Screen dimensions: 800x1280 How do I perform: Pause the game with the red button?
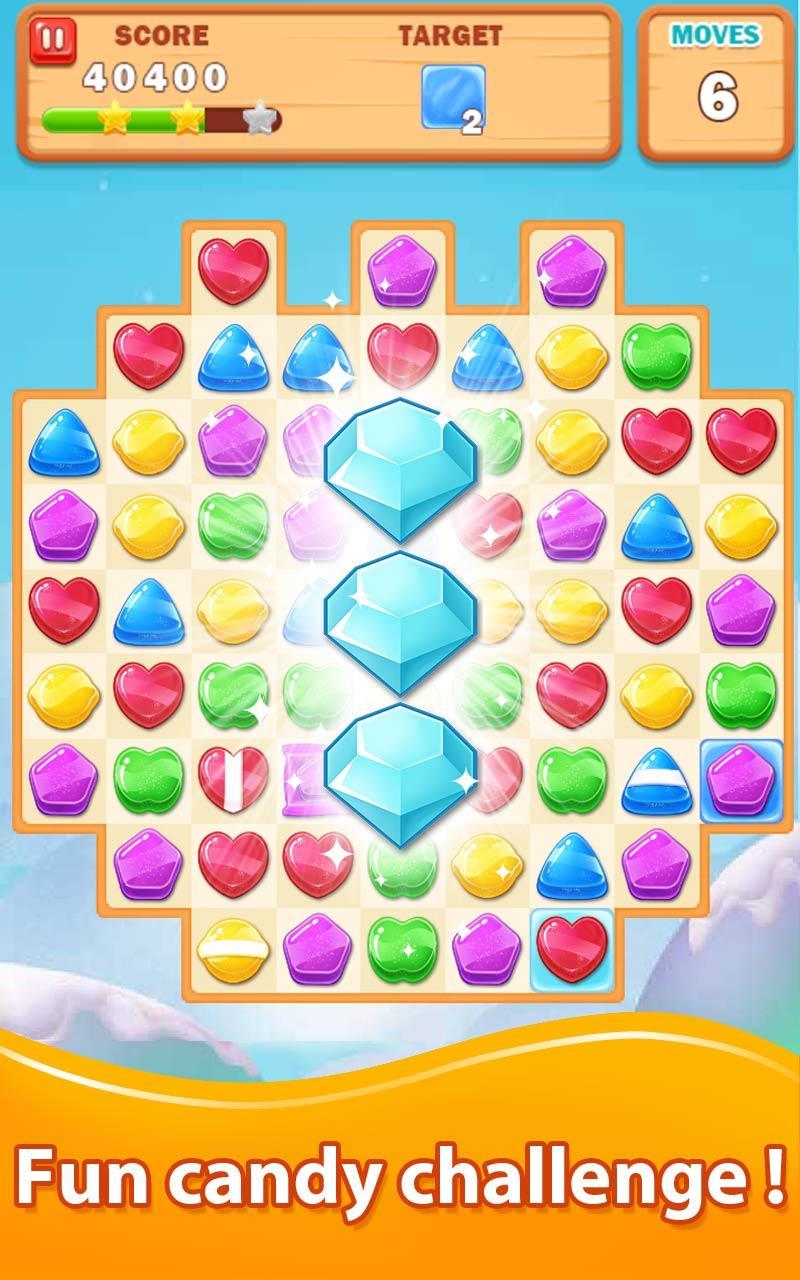point(53,42)
